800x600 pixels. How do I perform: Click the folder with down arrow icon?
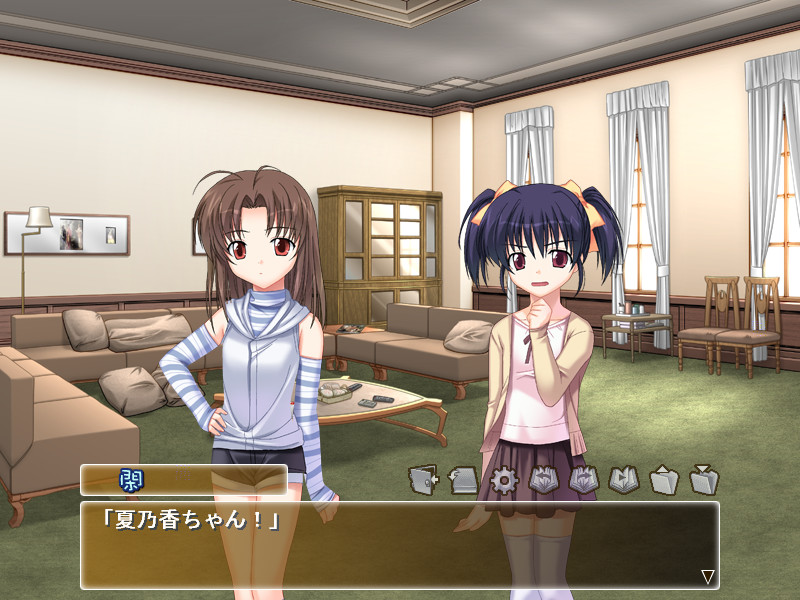click(x=704, y=481)
